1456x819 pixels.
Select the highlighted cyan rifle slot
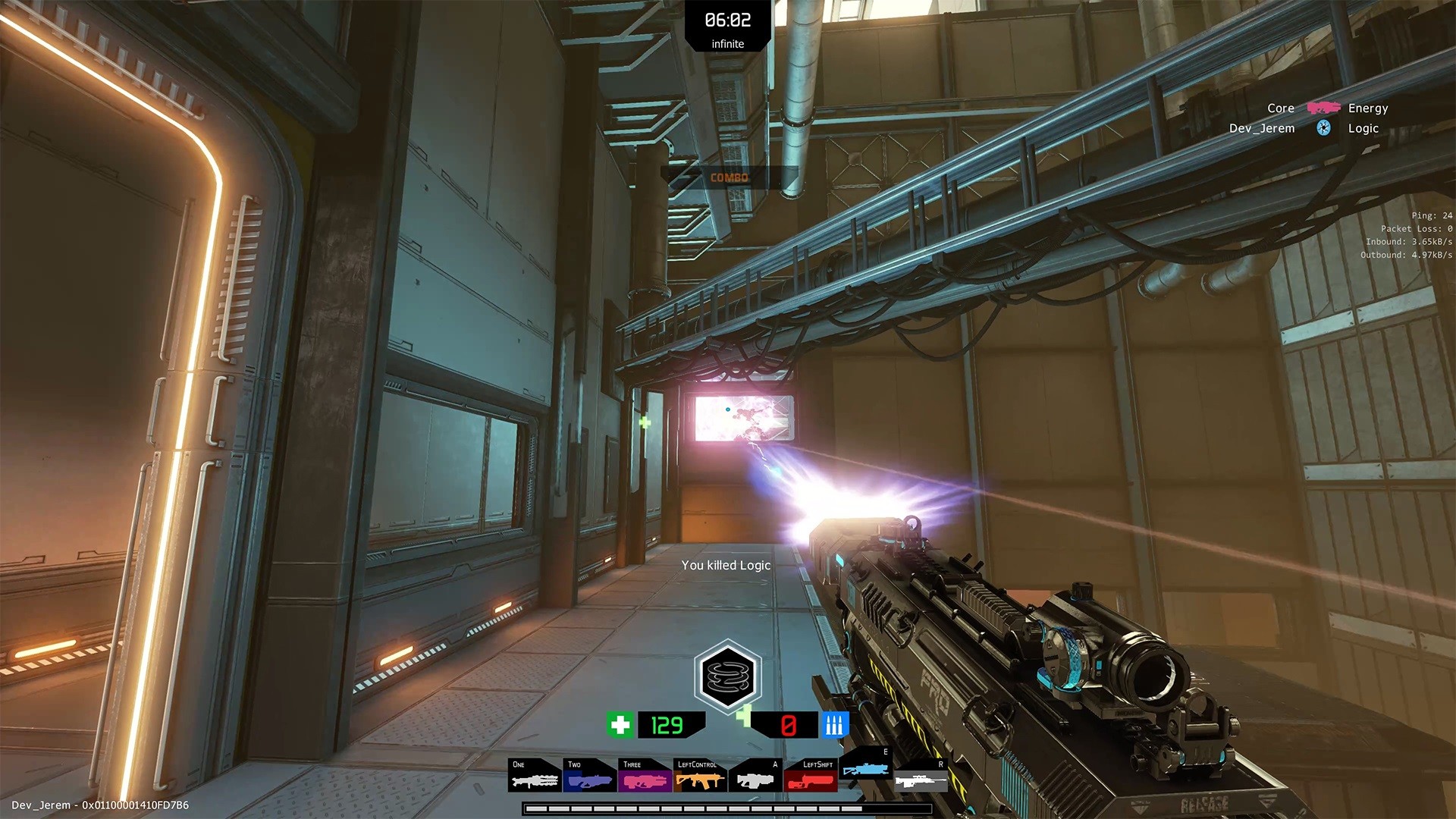click(865, 764)
